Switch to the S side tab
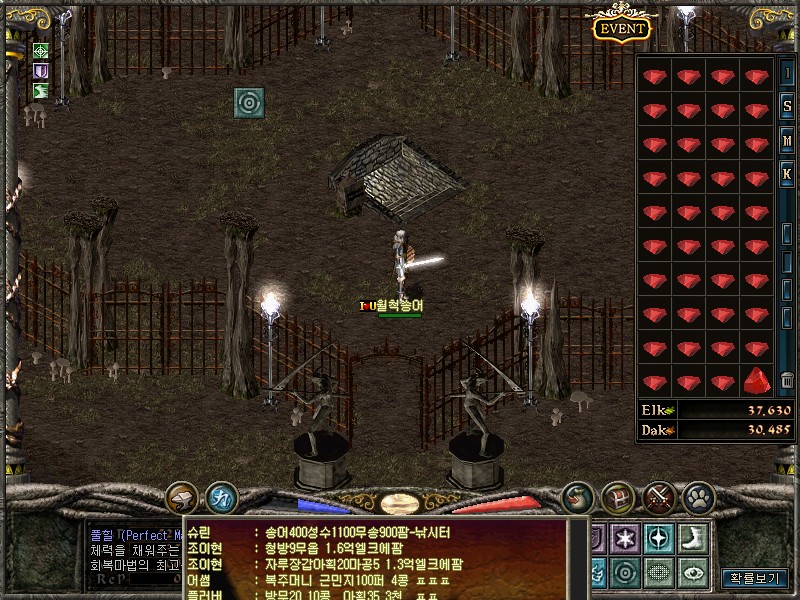The width and height of the screenshot is (800, 600). 787,107
